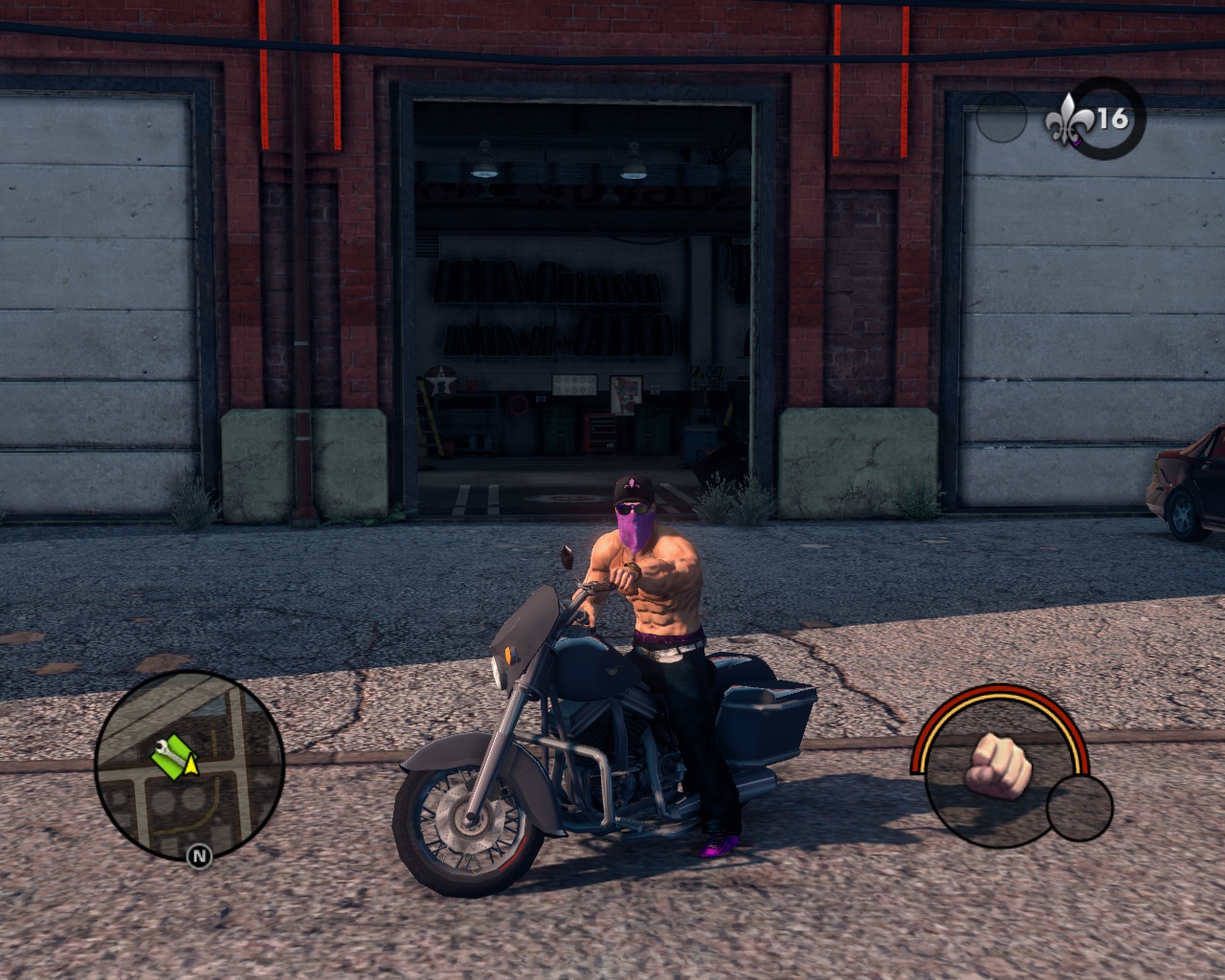
Task: Click the fist weapon icon
Action: coord(997,766)
